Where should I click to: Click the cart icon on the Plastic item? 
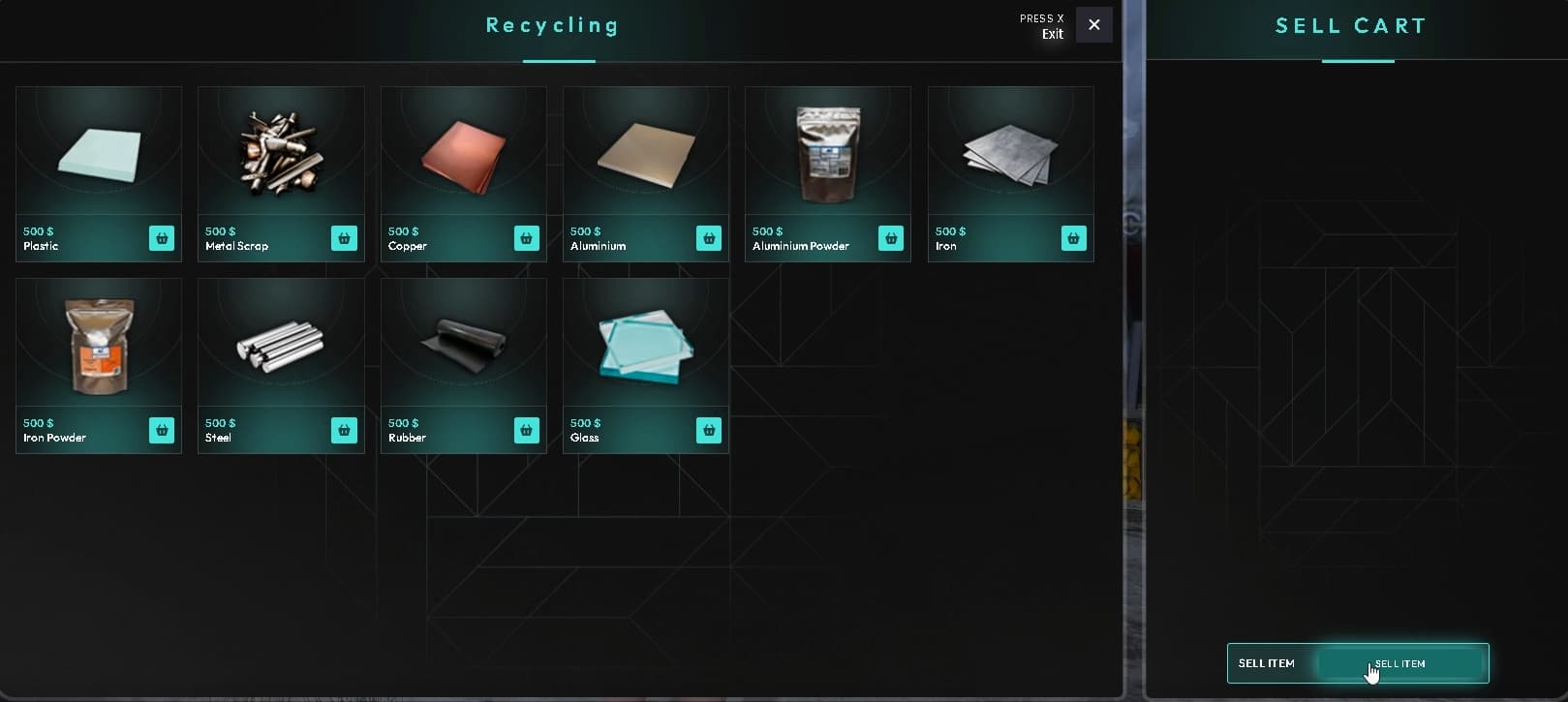point(161,238)
